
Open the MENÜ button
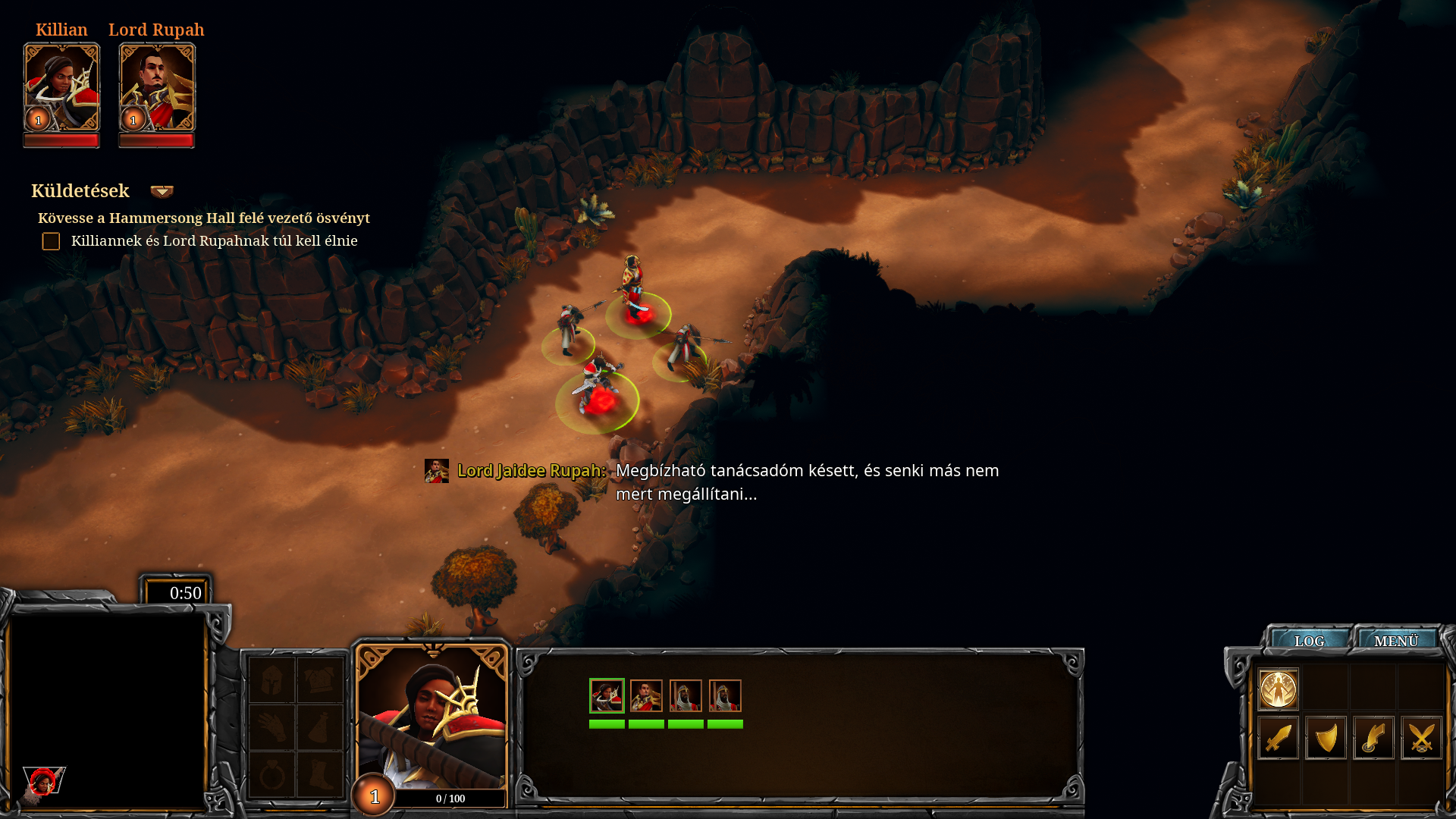pyautogui.click(x=1396, y=641)
